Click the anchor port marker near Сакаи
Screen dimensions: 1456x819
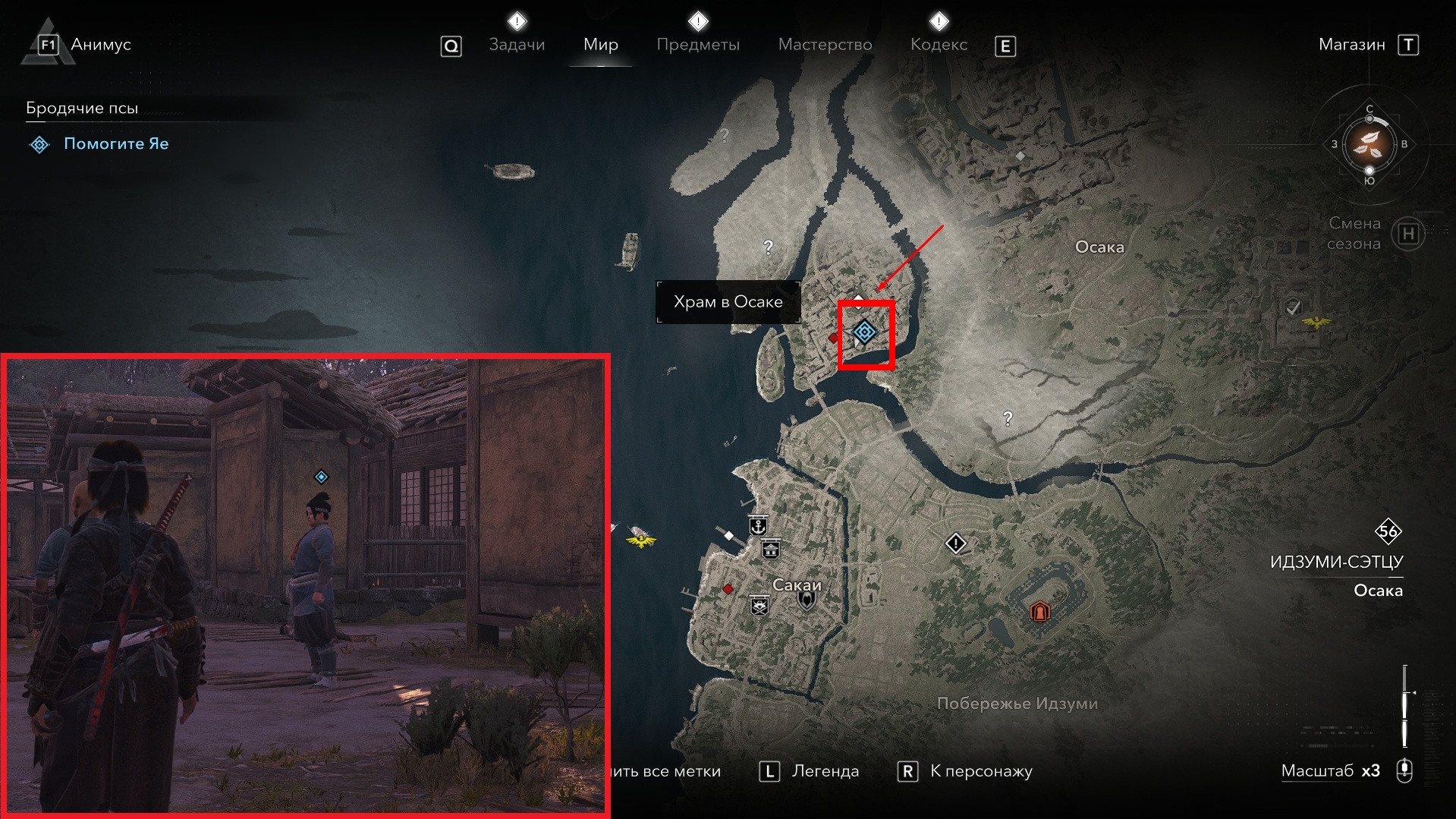(x=757, y=524)
